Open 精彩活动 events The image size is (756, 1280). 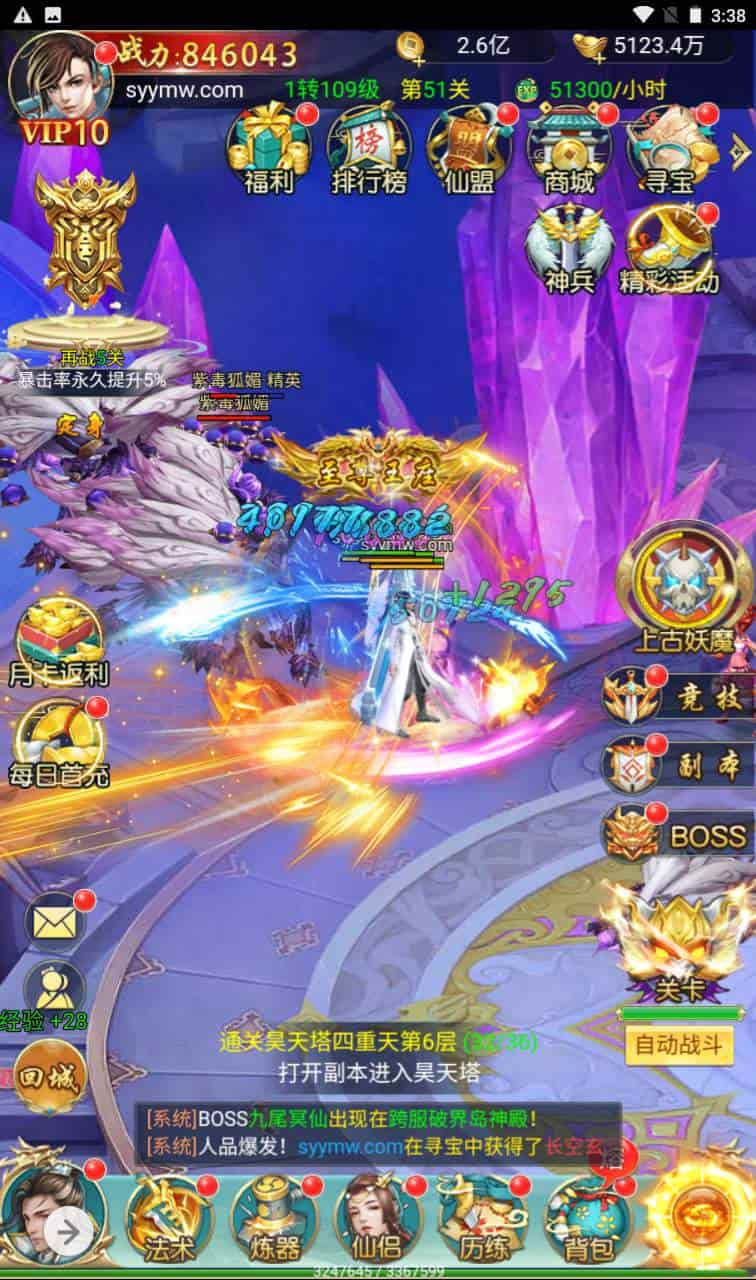670,250
